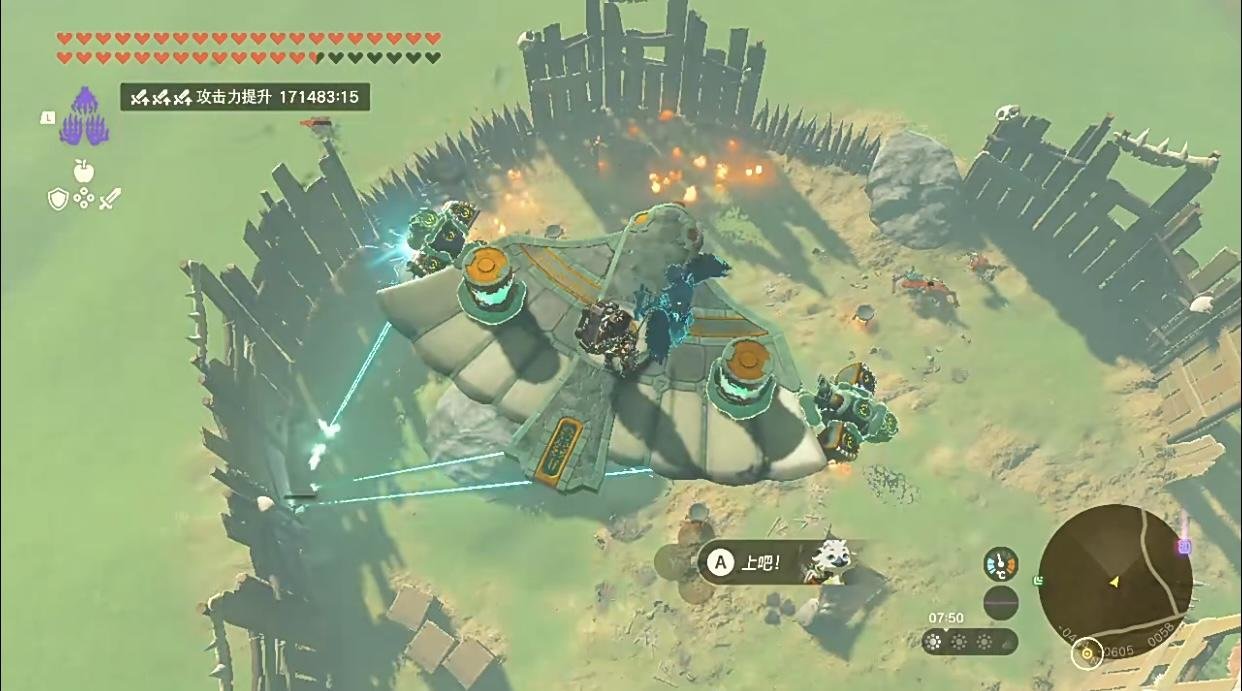Click the Tulin portrait in the 上吧! prompt
This screenshot has height=691, width=1242.
pyautogui.click(x=829, y=562)
